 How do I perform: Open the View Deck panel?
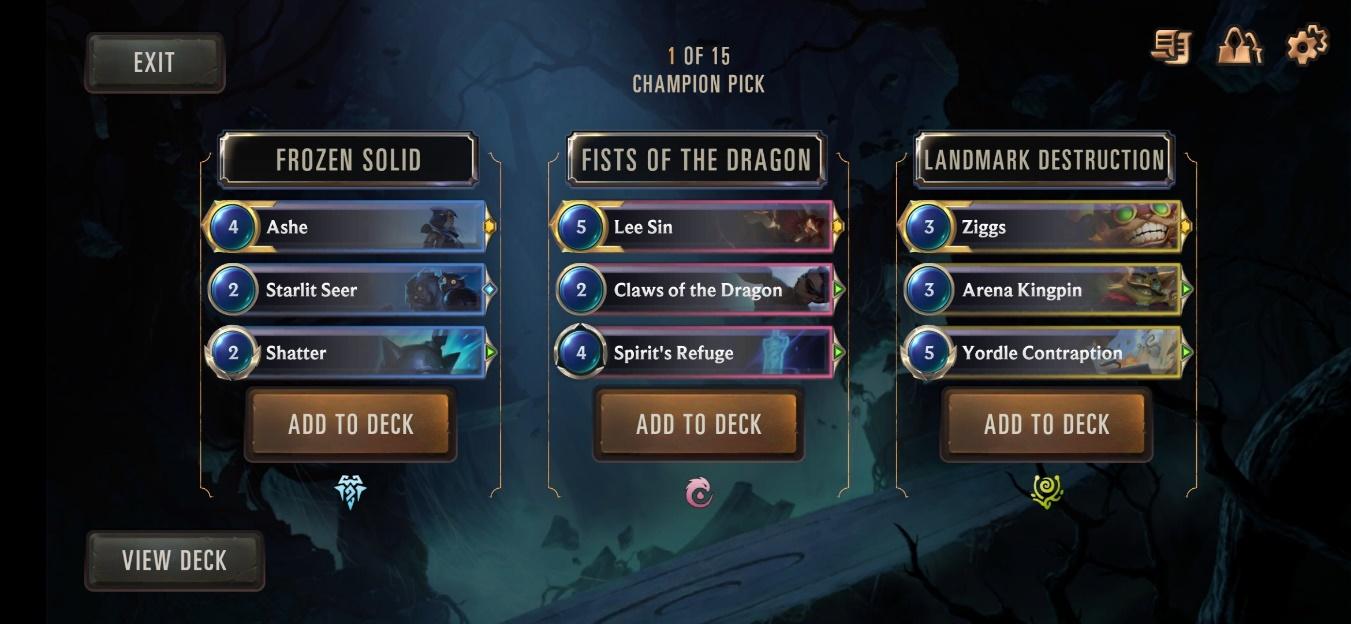click(x=174, y=561)
